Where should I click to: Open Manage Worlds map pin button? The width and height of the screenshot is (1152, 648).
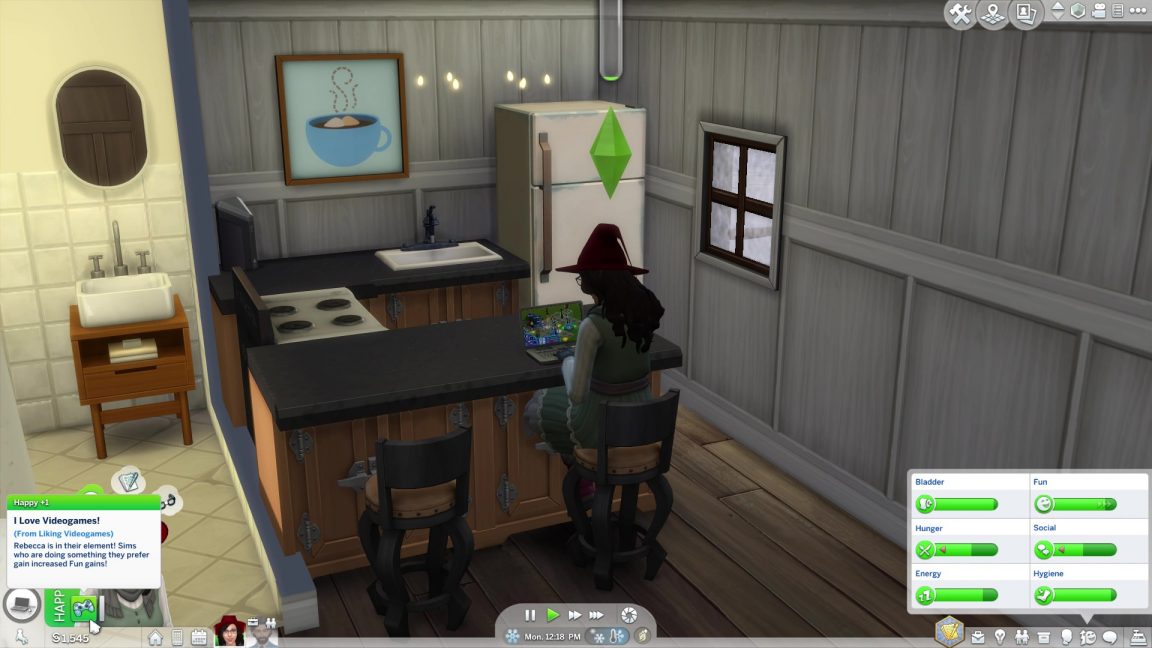coord(993,14)
